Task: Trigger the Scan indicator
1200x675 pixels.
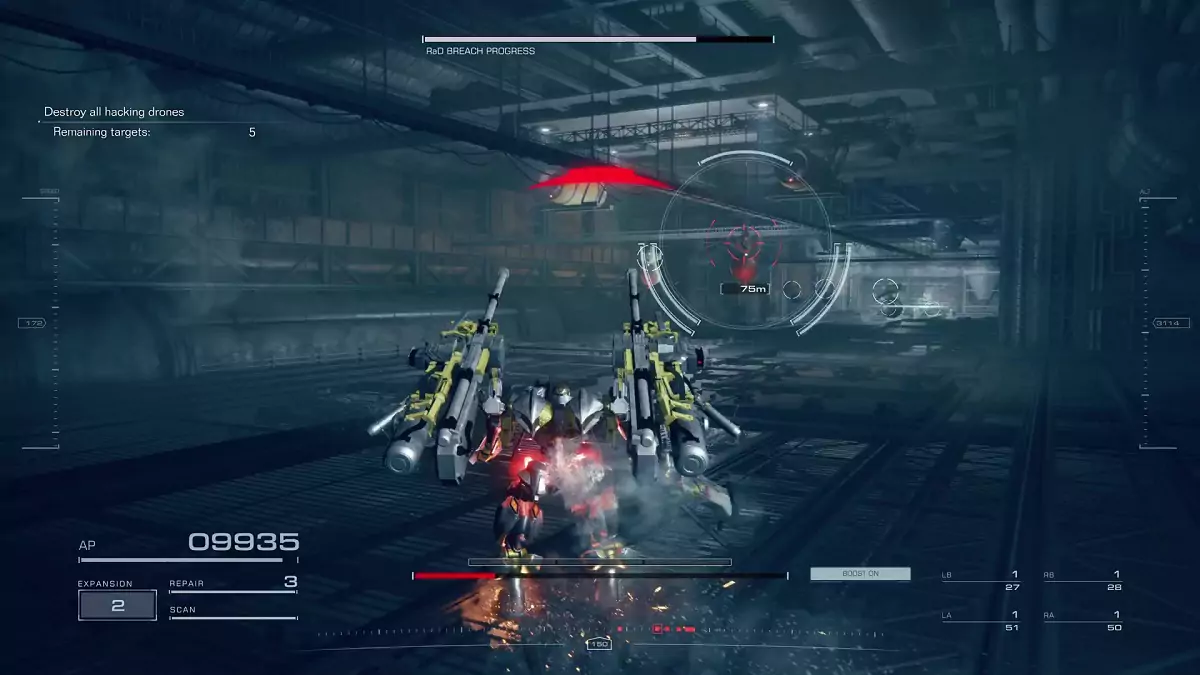Action: pyautogui.click(x=233, y=610)
